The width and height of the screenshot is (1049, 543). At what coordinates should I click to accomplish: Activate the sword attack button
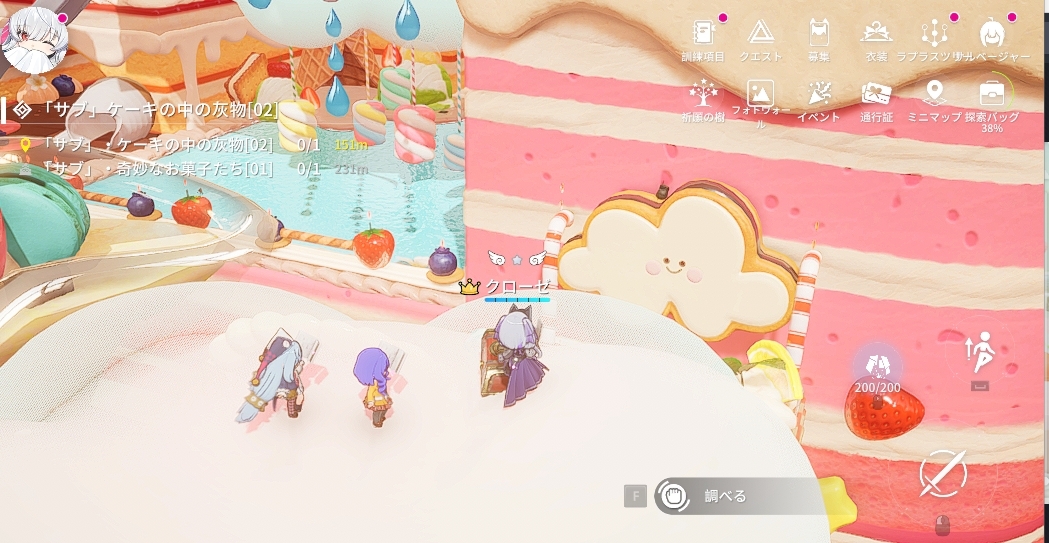pyautogui.click(x=942, y=474)
